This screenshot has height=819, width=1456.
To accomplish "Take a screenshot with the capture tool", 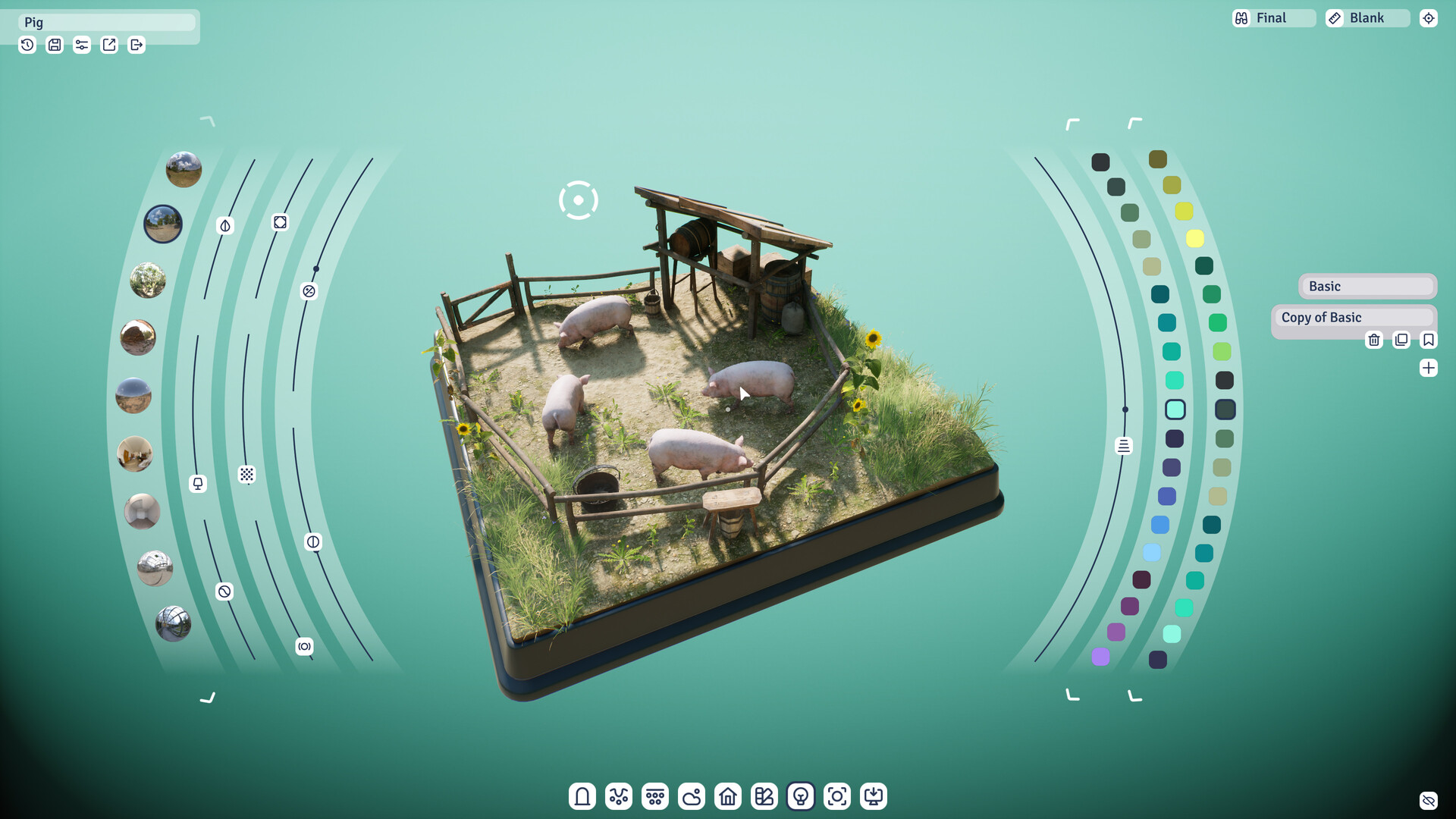I will point(836,796).
